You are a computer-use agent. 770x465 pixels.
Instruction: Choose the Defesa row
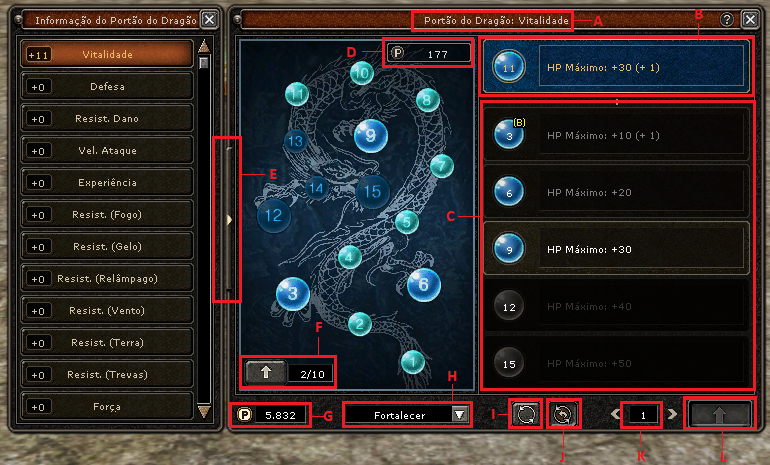click(x=106, y=86)
